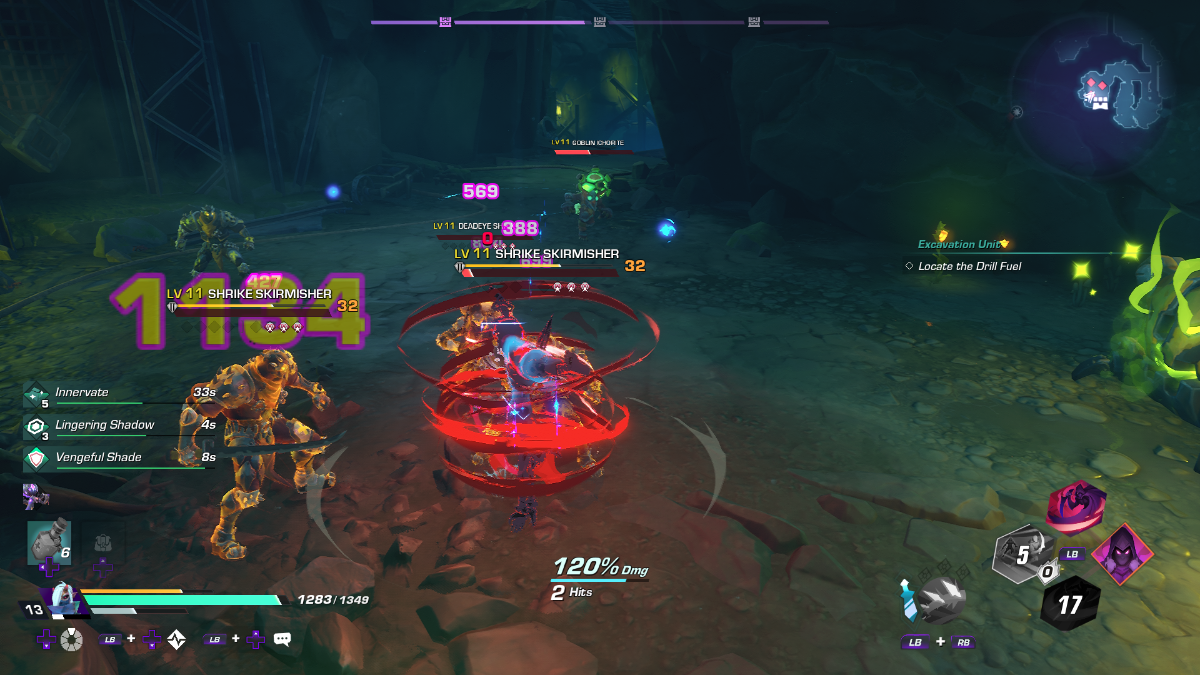Select the grey ability on cooldown 5
Viewport: 1200px width, 675px height.
pyautogui.click(x=1019, y=553)
